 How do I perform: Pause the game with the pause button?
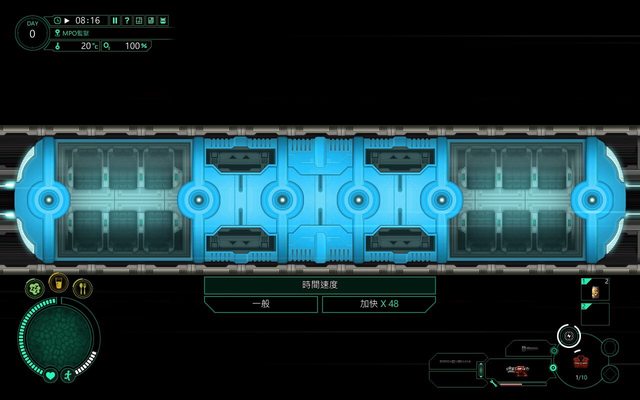click(x=115, y=20)
